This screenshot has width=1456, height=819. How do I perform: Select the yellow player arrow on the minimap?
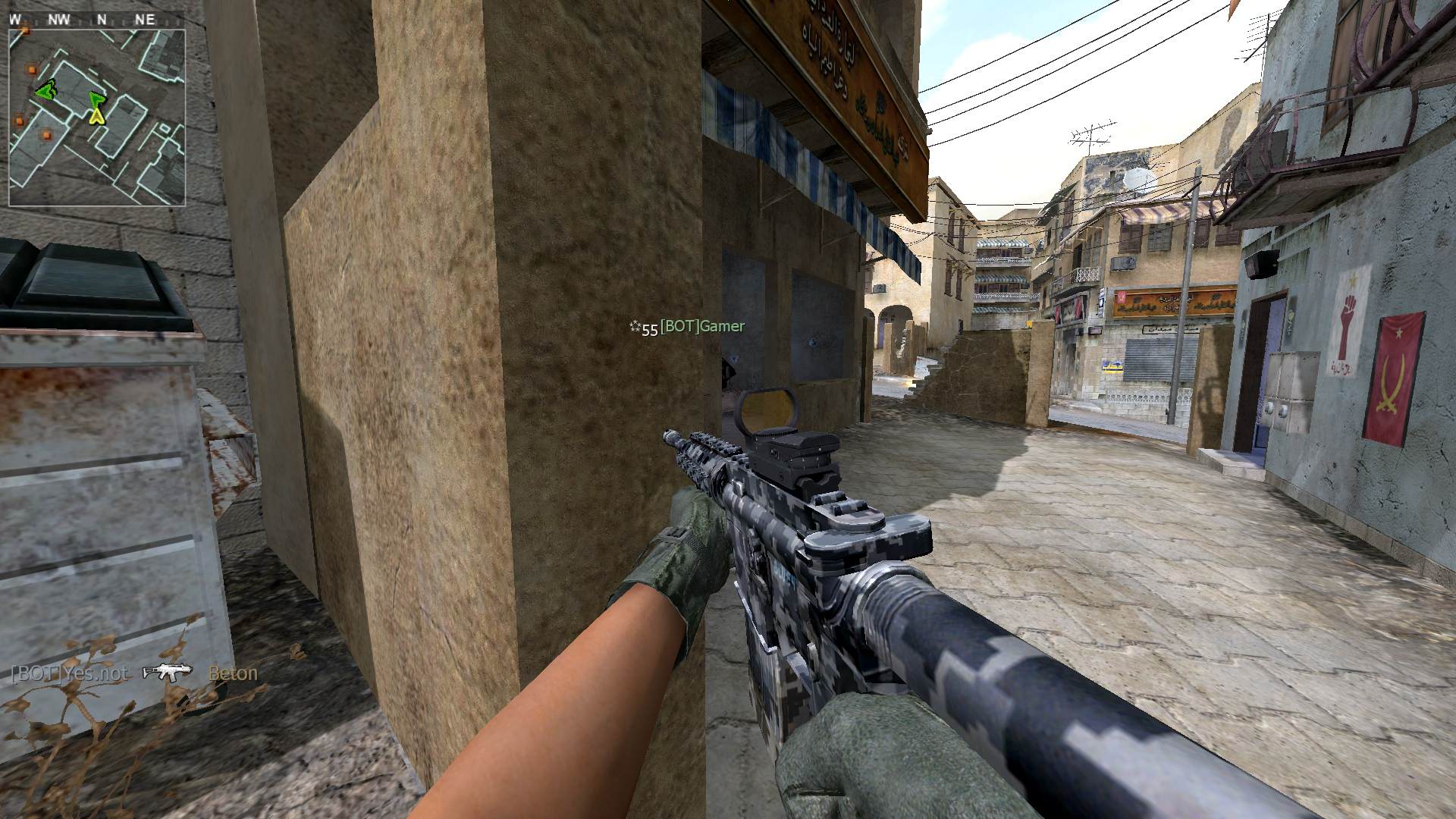(96, 115)
